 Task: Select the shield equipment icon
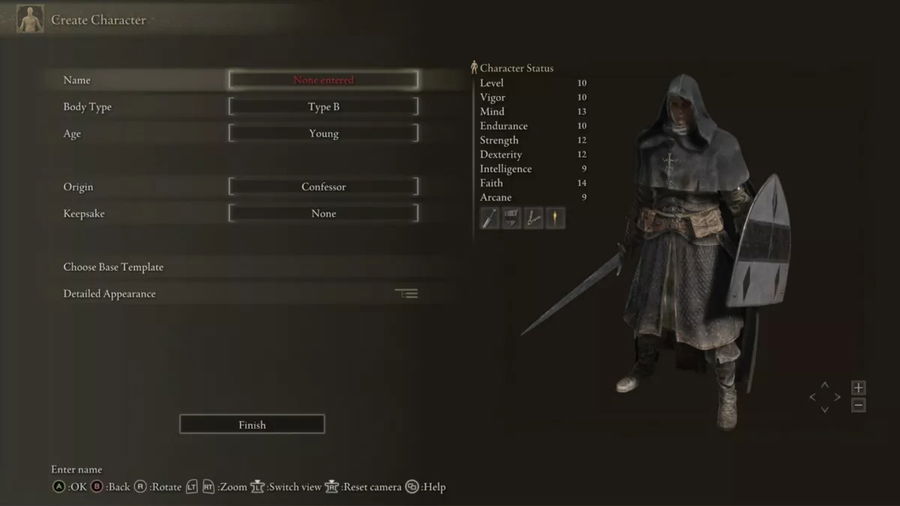coord(512,219)
